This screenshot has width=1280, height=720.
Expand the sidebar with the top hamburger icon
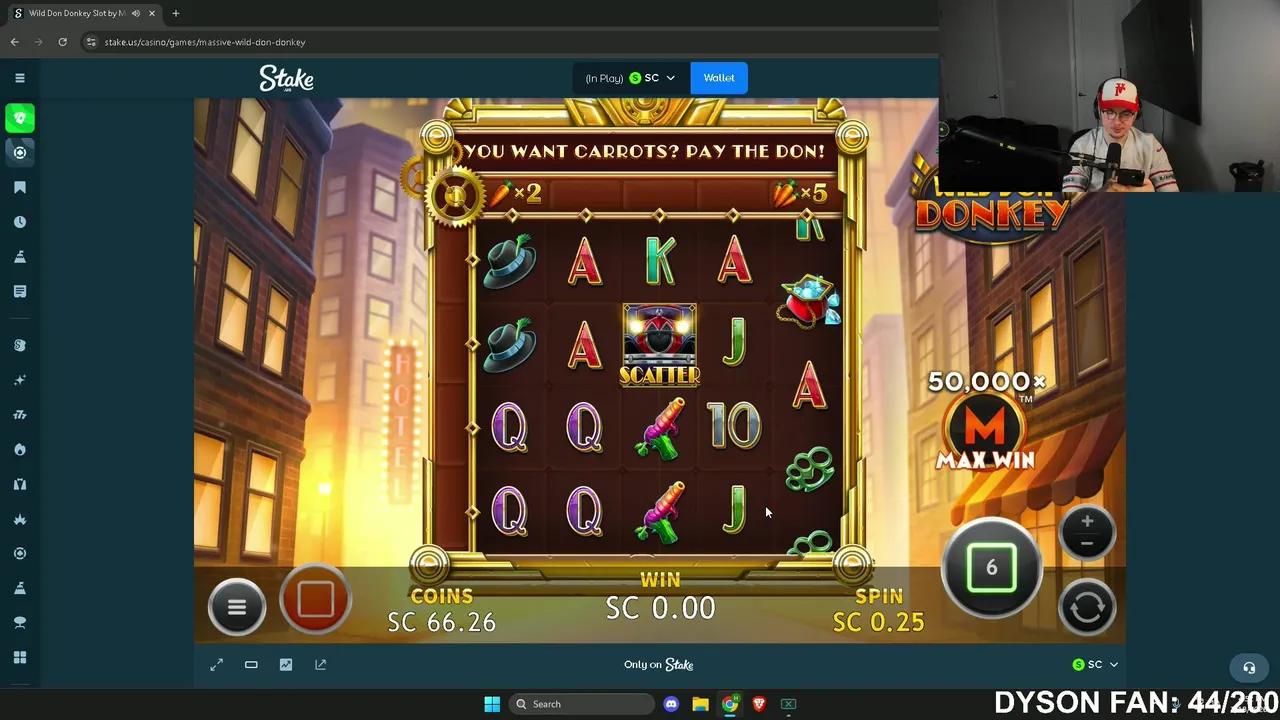20,77
